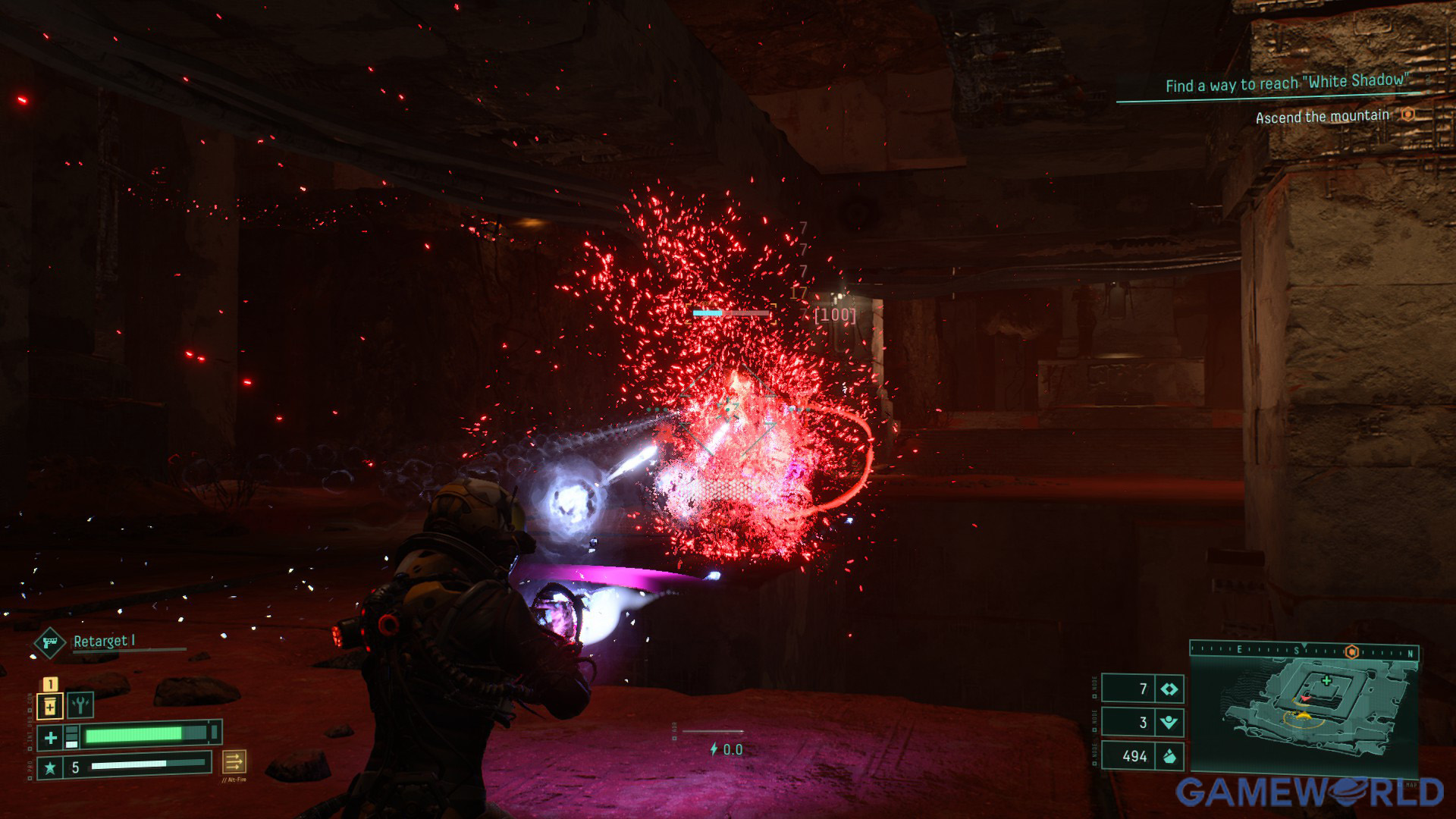The image size is (1456, 819).
Task: Click the red enemy marker on minimap
Action: coord(1305,697)
